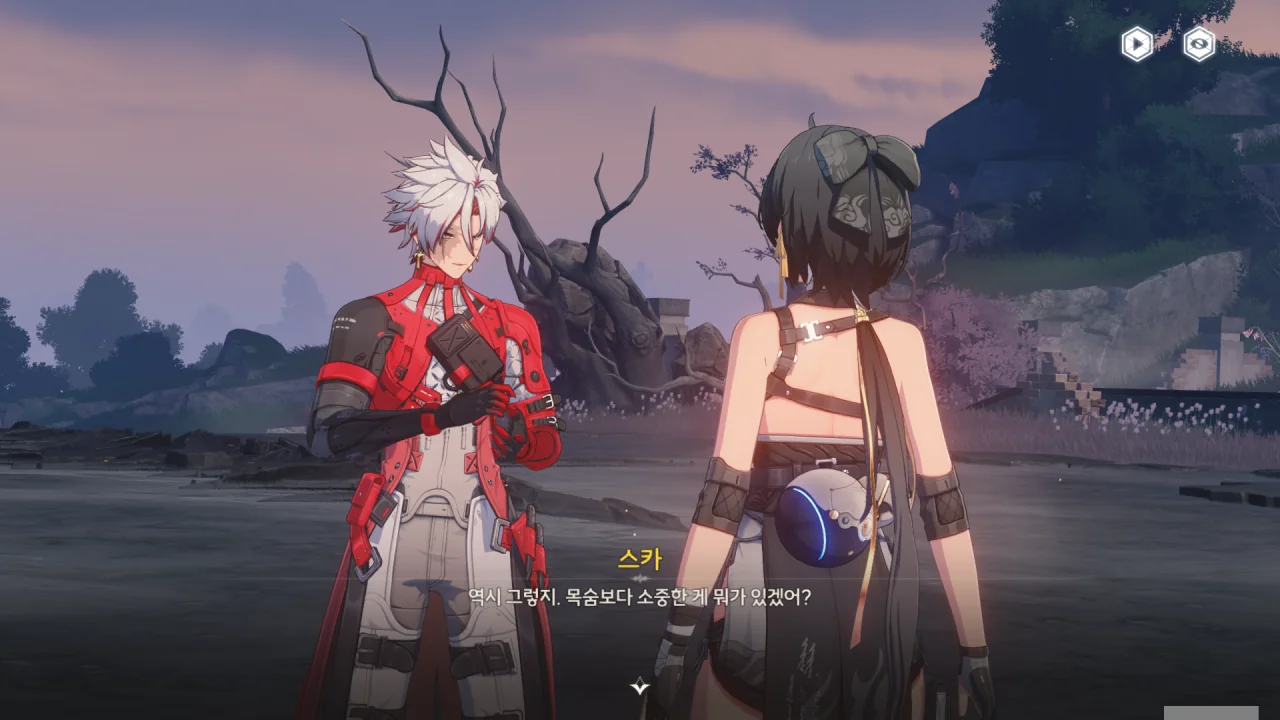
Task: Advance the dialogue using the diamond continue marker
Action: click(x=640, y=686)
